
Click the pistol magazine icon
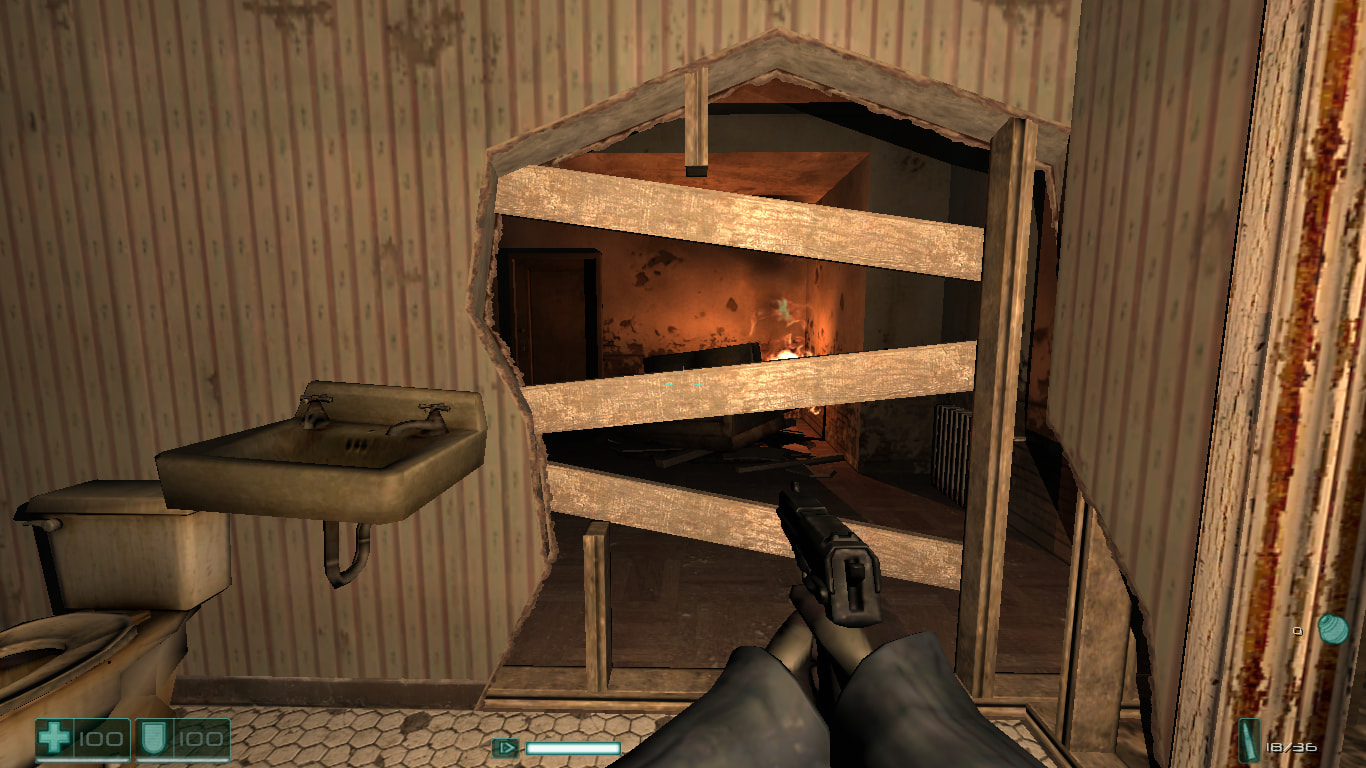pos(1250,742)
